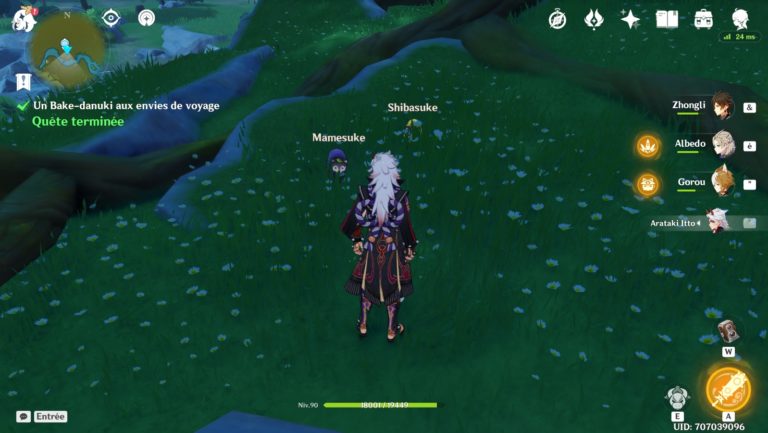
Task: Switch to Zhongli in the party
Action: (x=721, y=106)
